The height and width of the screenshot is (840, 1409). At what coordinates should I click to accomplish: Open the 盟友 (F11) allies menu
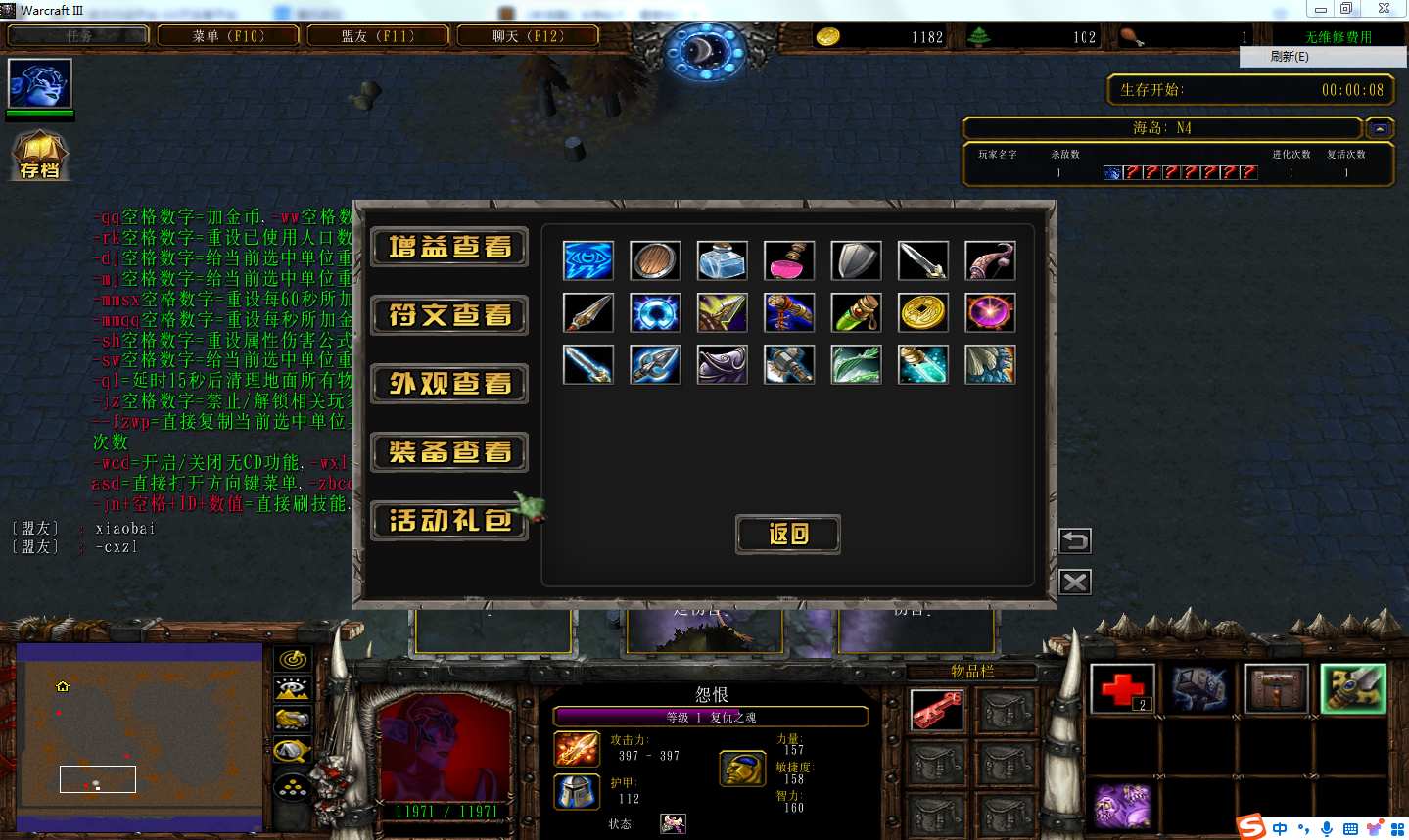378,36
